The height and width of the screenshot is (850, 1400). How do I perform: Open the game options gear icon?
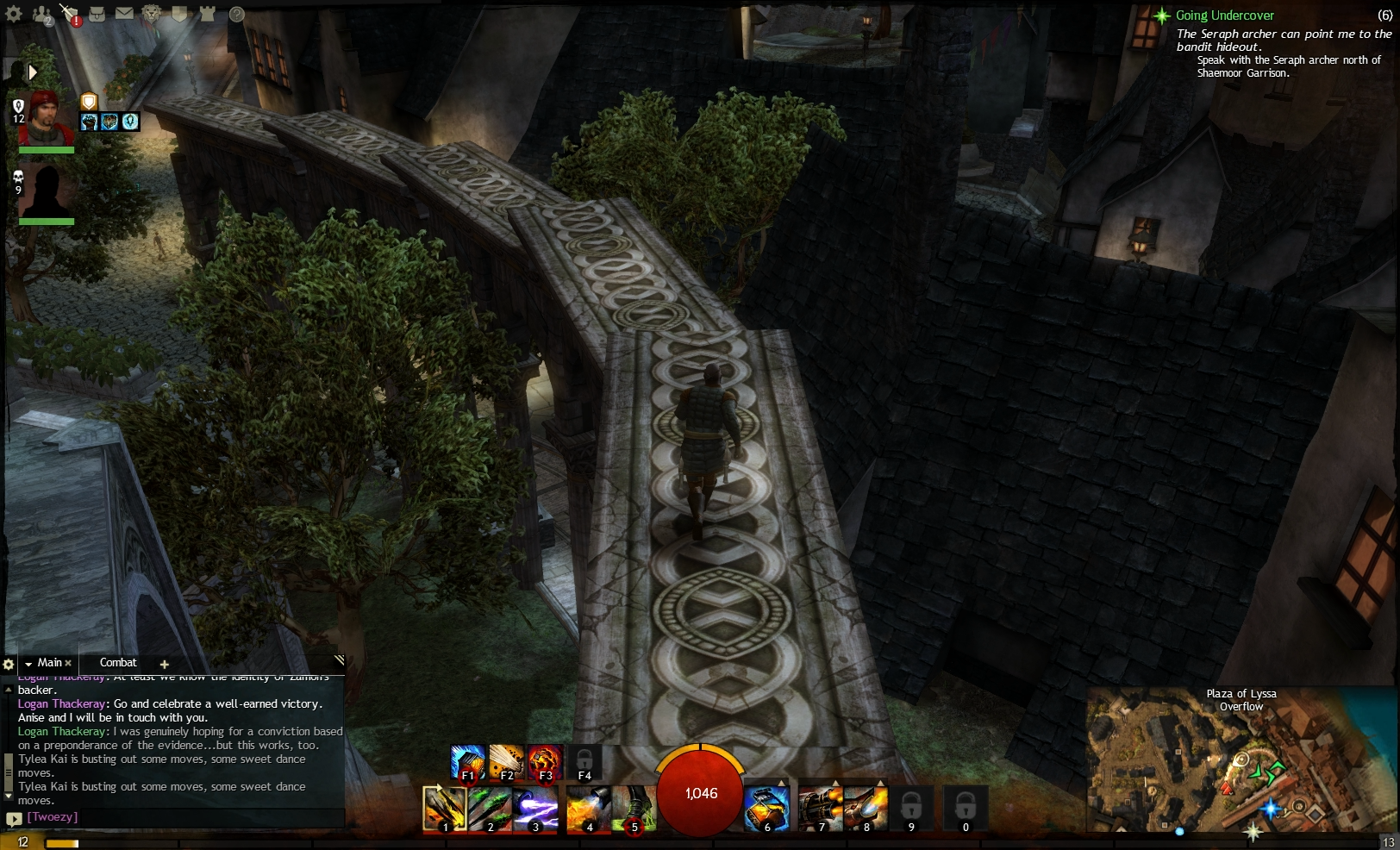coord(12,12)
